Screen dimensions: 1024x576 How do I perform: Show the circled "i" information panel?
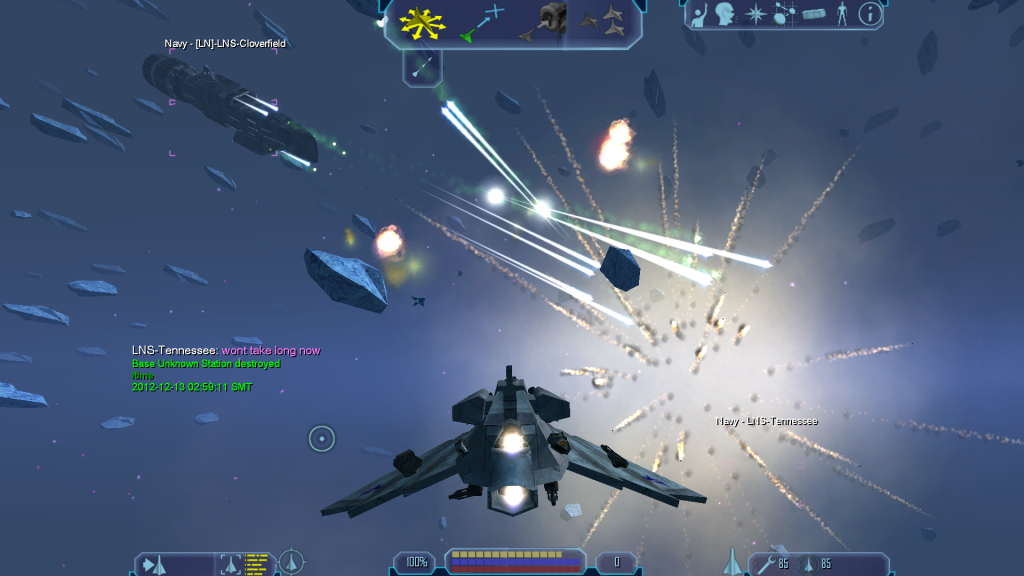tap(870, 14)
